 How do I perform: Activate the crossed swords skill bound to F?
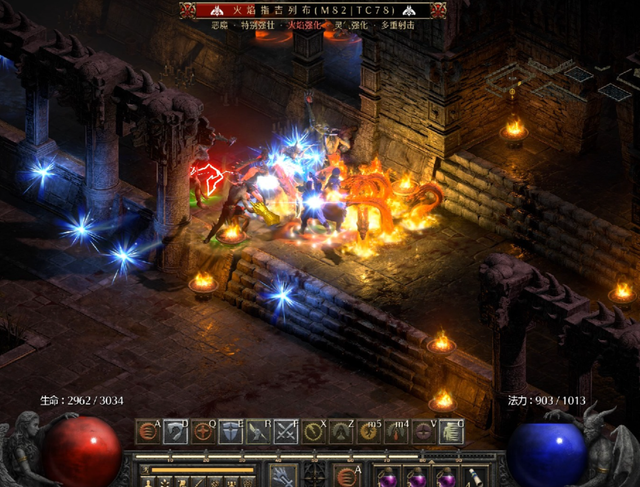tap(287, 432)
